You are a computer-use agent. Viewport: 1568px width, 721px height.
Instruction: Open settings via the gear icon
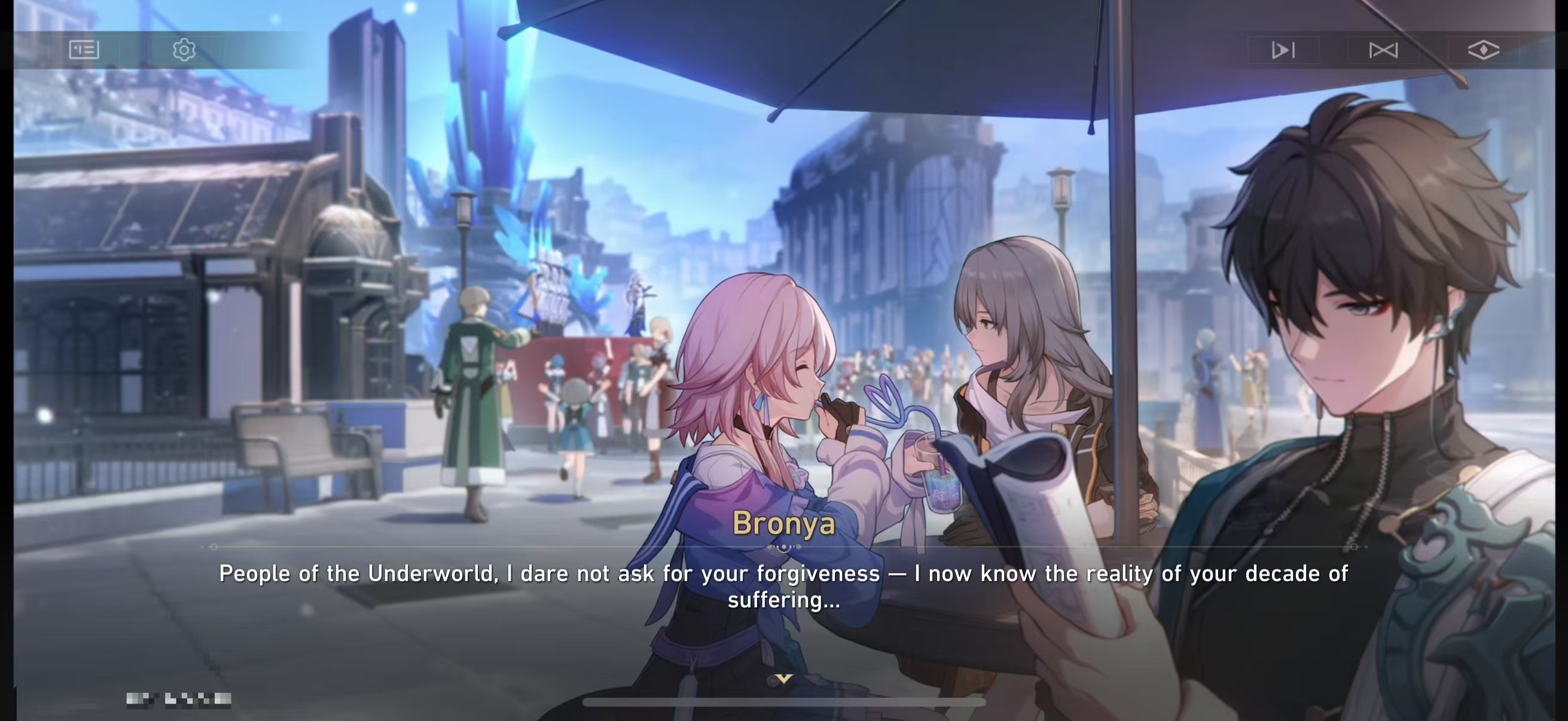[x=184, y=49]
